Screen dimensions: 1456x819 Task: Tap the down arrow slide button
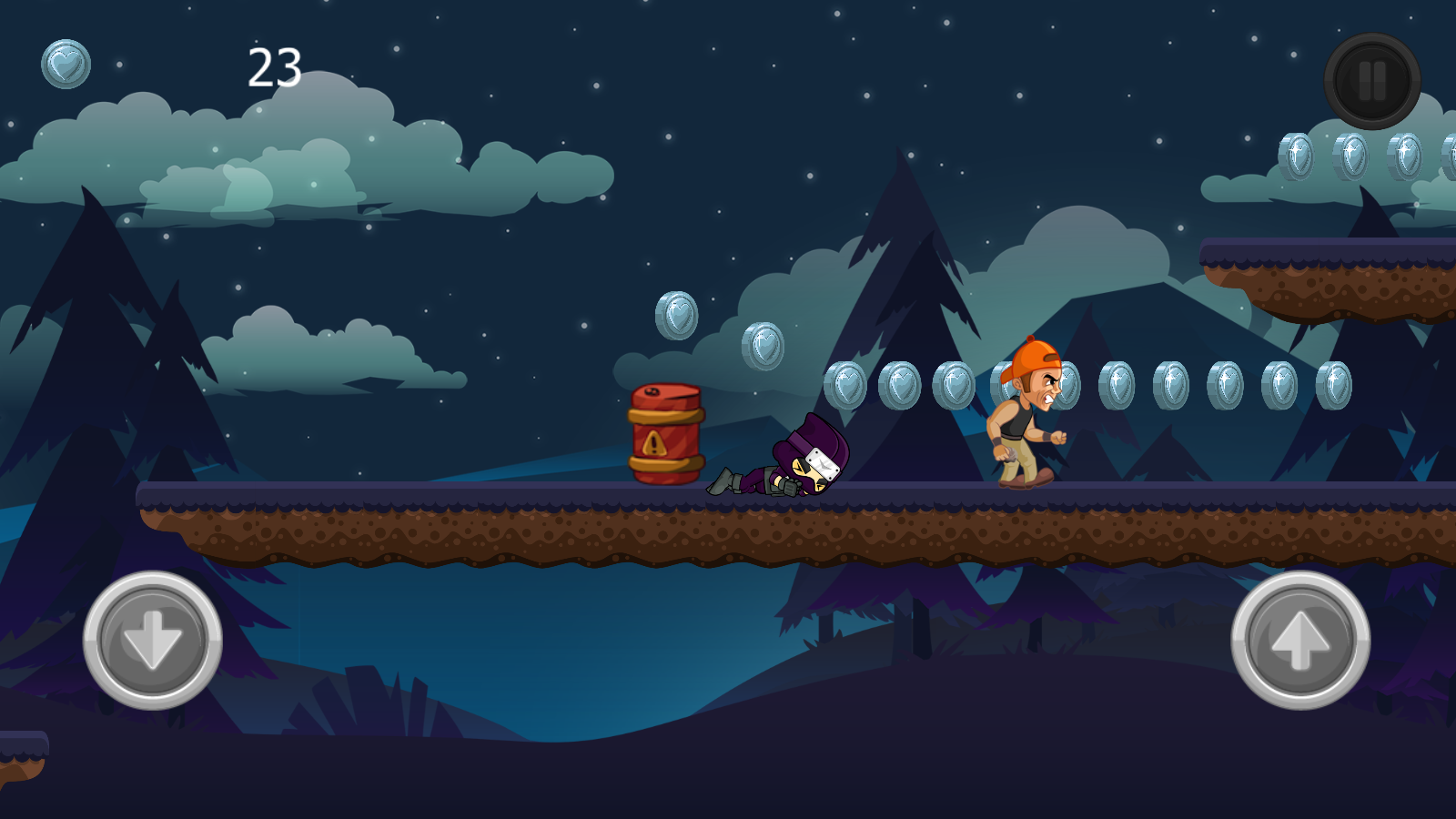pos(153,640)
